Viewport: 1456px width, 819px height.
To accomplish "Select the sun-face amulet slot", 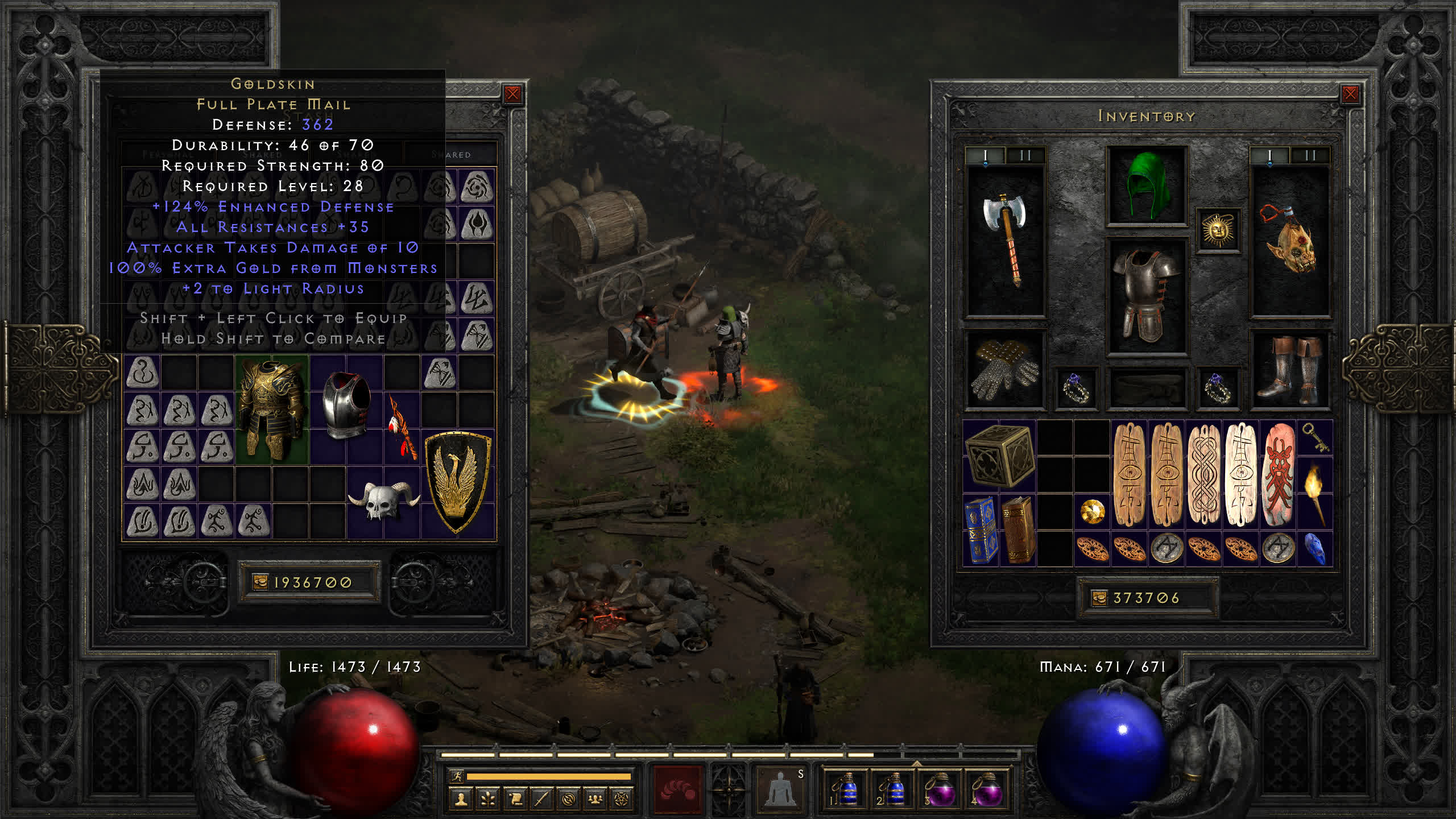I will click(1218, 230).
